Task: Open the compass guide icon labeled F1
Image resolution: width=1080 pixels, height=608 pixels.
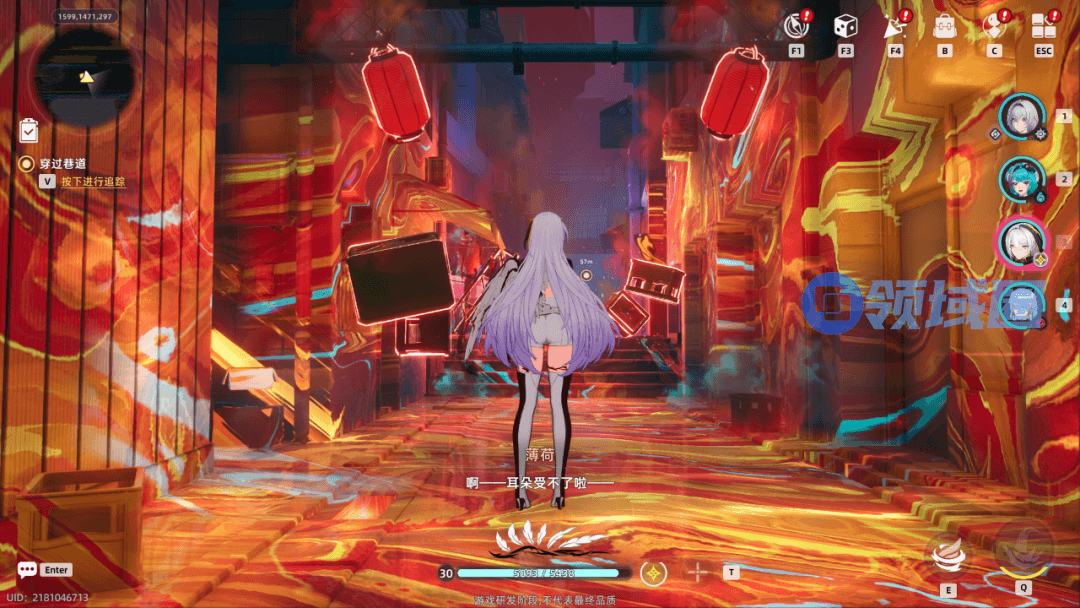Action: pyautogui.click(x=797, y=26)
